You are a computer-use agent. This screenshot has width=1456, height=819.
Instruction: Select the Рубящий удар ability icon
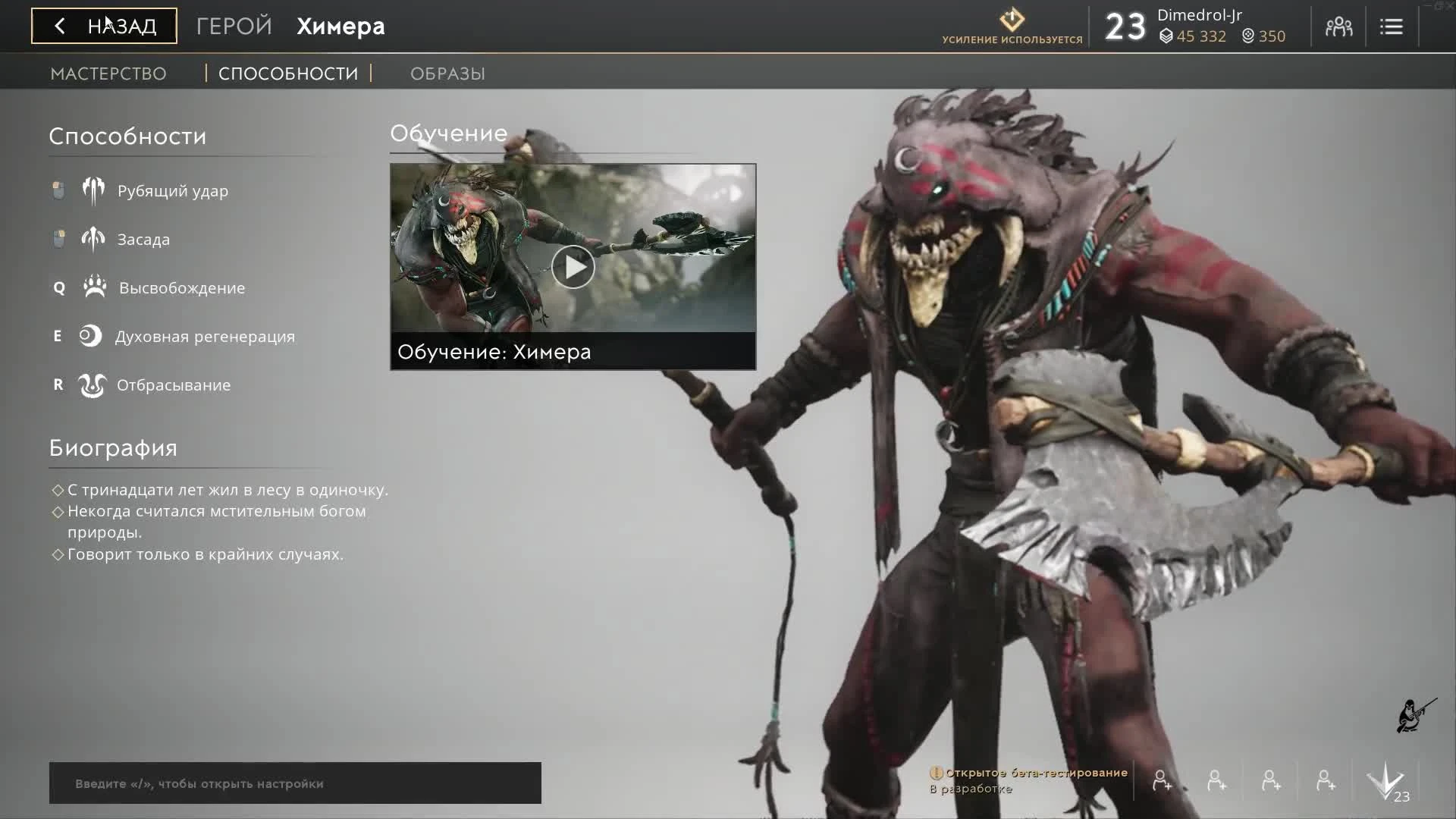[x=93, y=190]
